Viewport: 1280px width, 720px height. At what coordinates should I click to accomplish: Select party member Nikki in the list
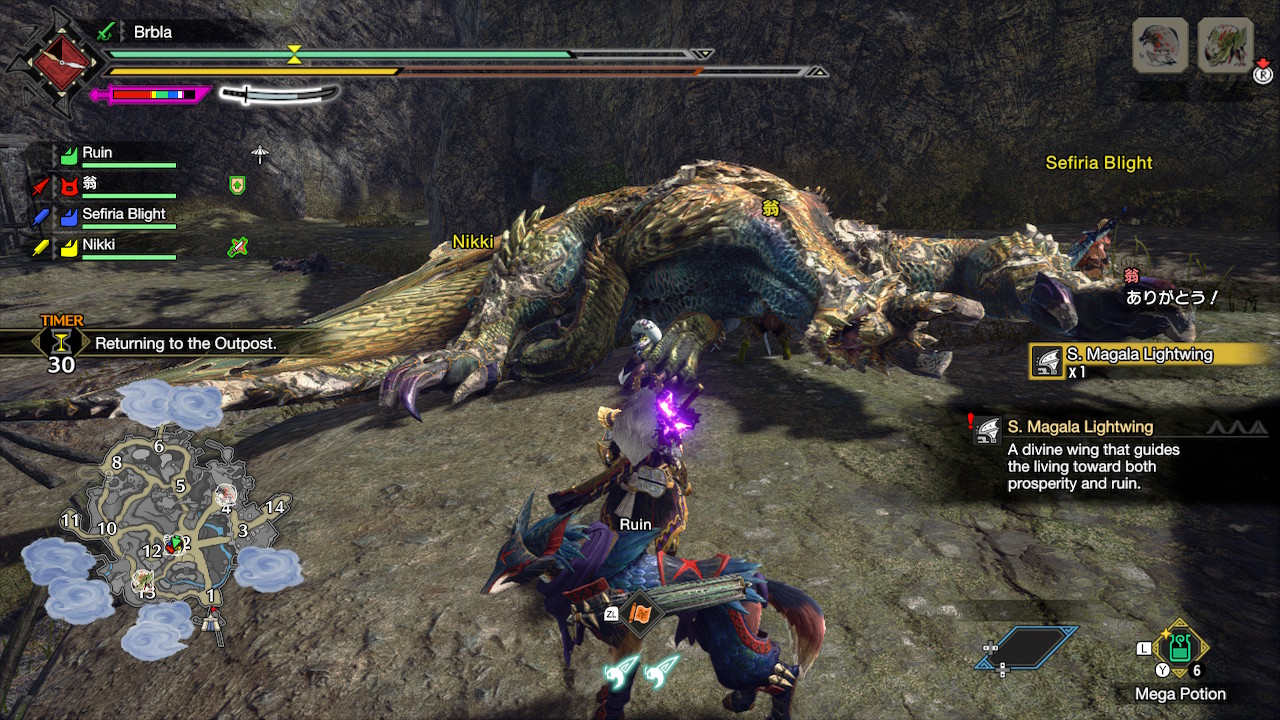(98, 244)
